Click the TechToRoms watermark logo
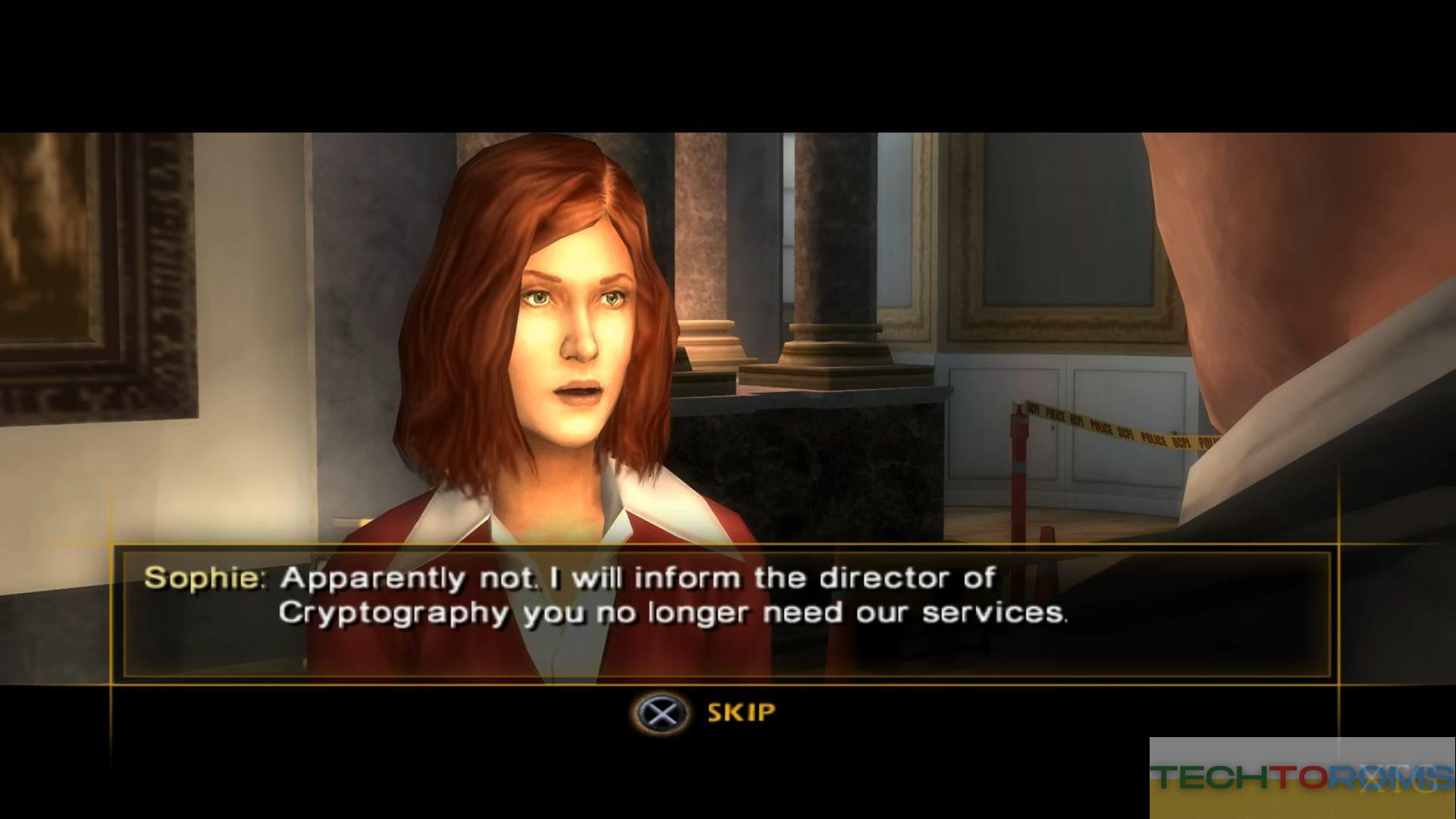 (1301, 777)
